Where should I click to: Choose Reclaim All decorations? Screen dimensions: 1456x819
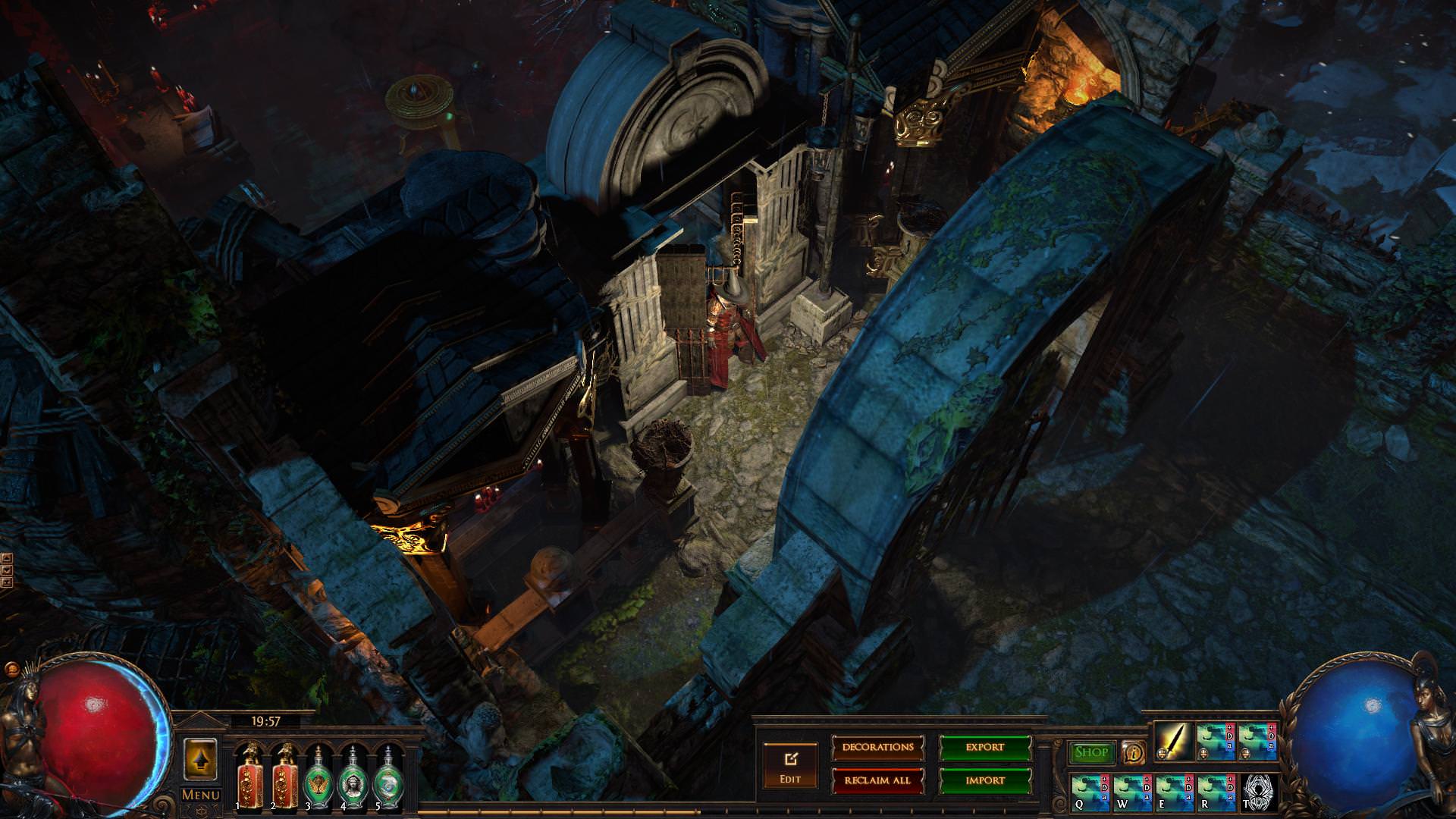[878, 780]
